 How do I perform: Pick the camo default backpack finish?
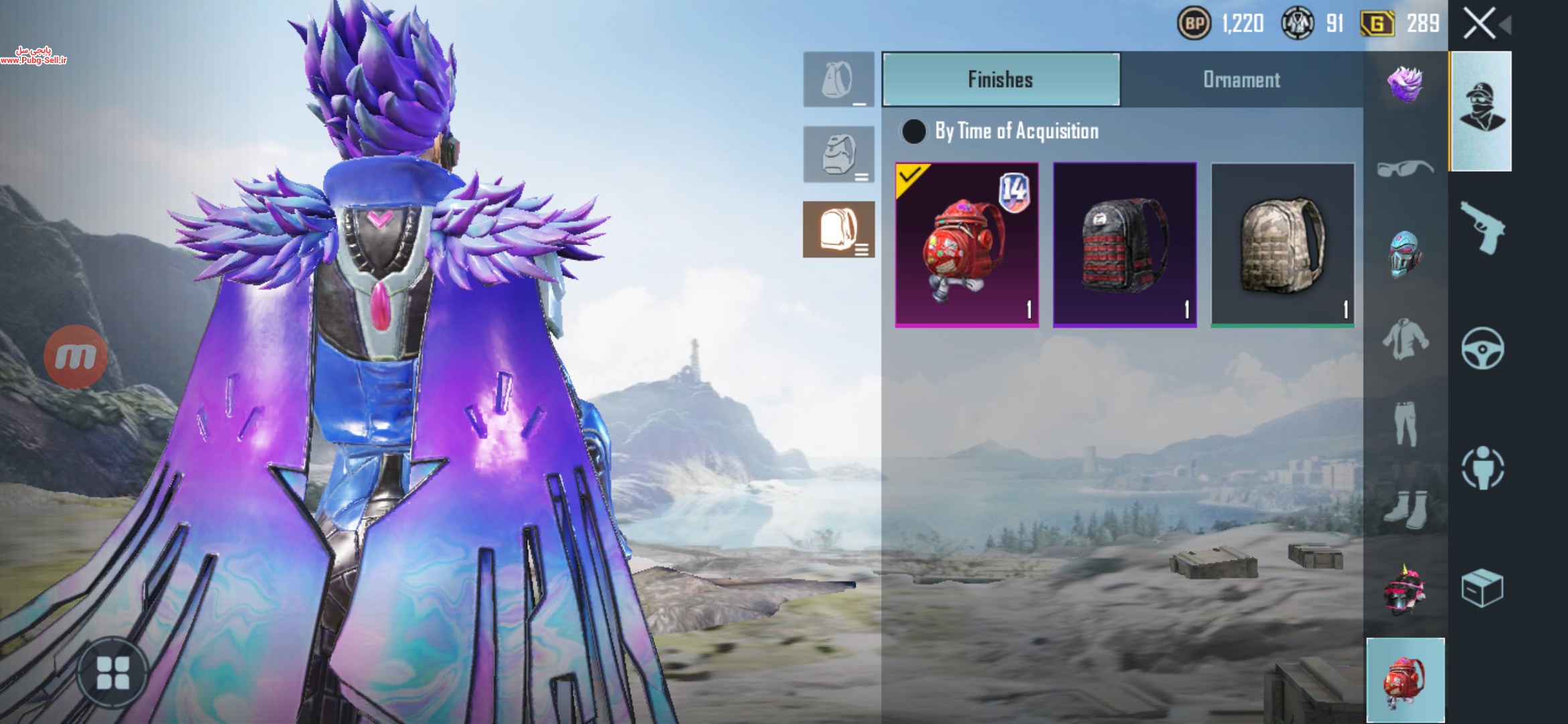pos(1283,245)
